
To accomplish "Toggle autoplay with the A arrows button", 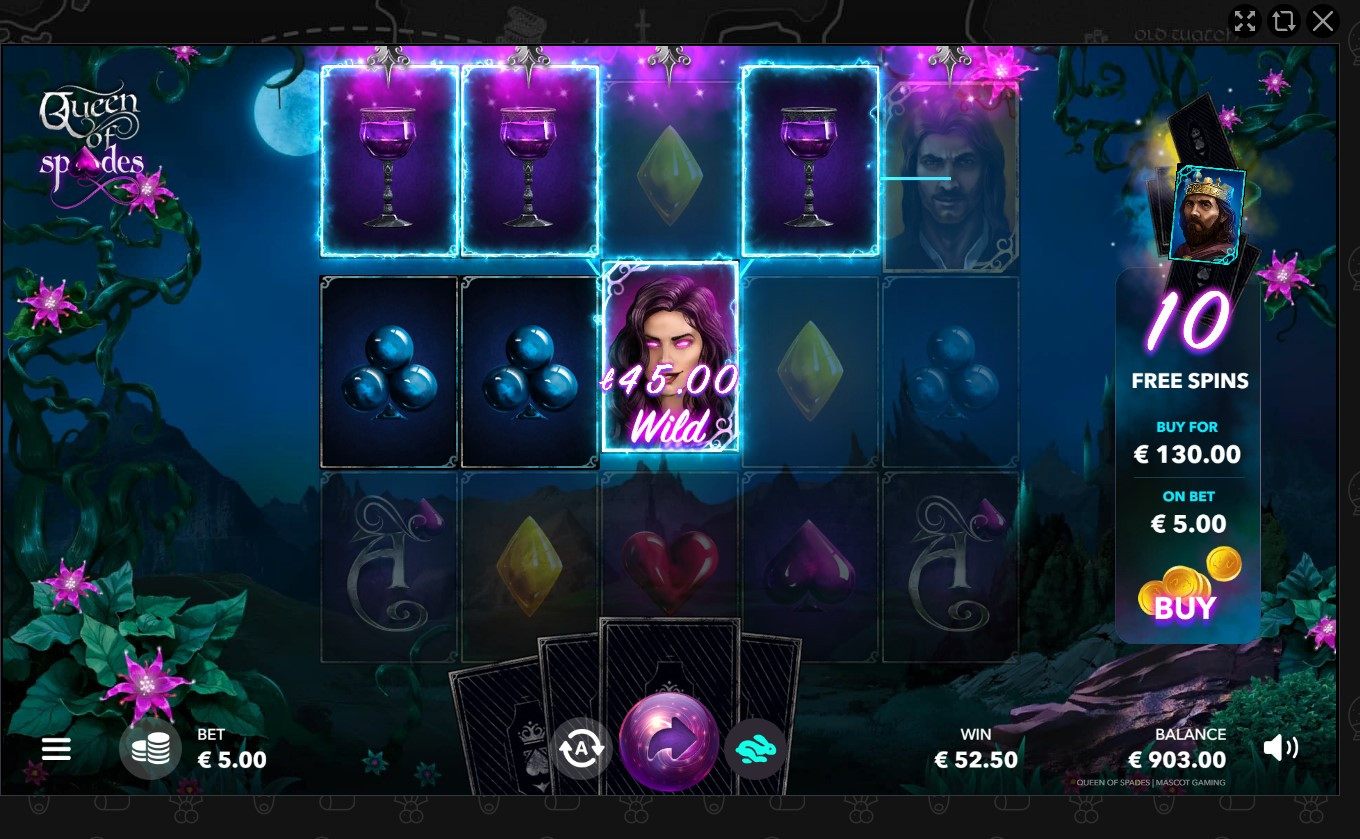I will click(581, 748).
